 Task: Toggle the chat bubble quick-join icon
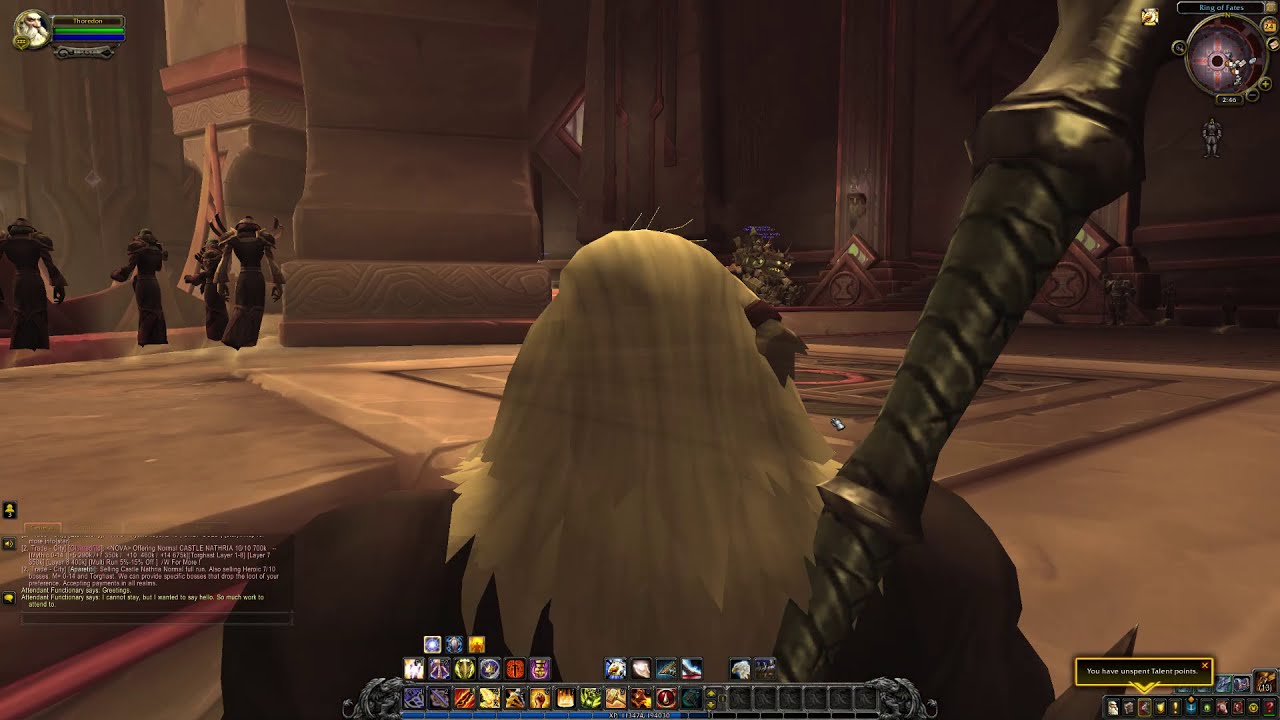coord(8,598)
